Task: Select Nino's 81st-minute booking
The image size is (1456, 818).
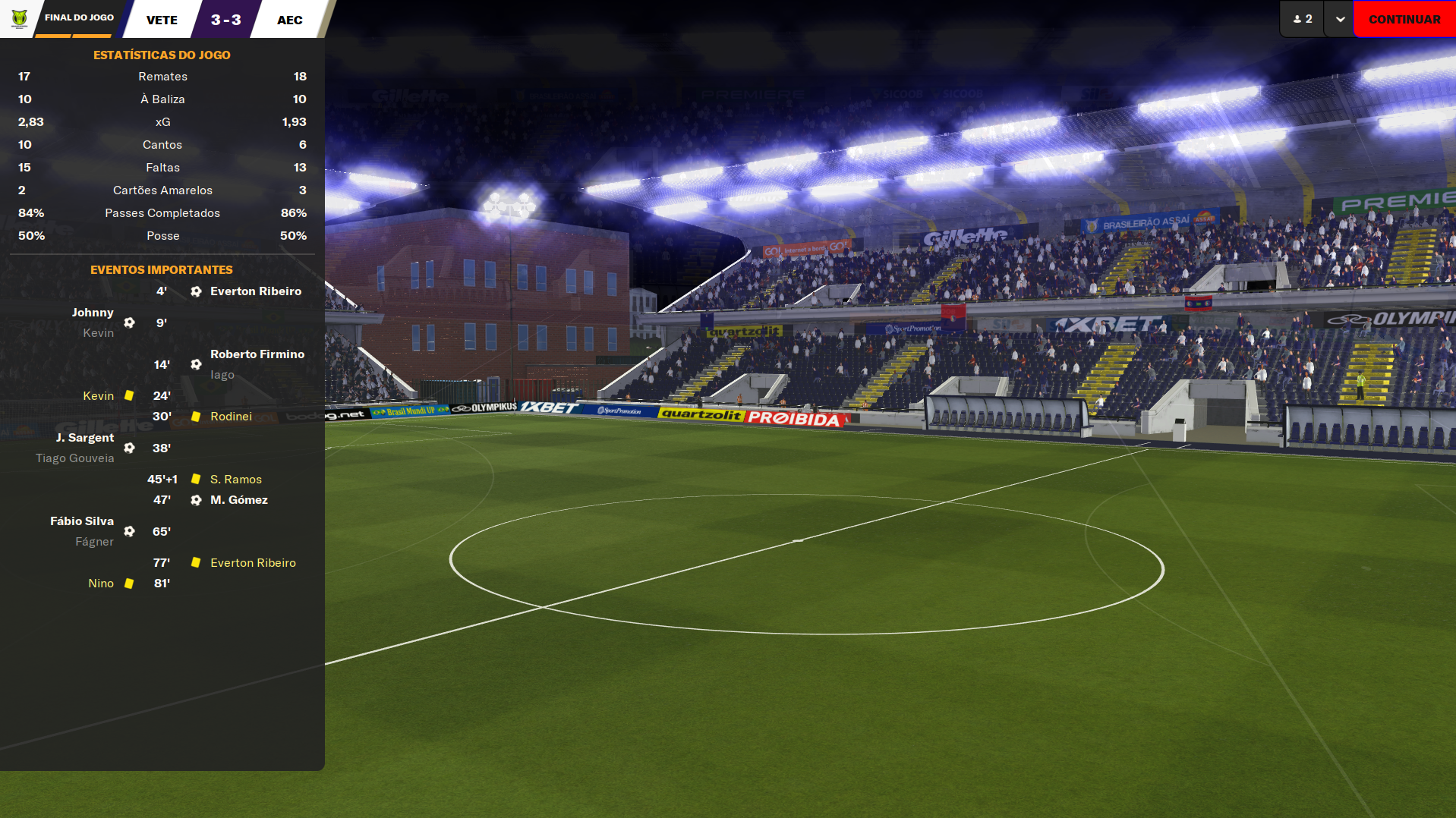Action: coord(101,584)
